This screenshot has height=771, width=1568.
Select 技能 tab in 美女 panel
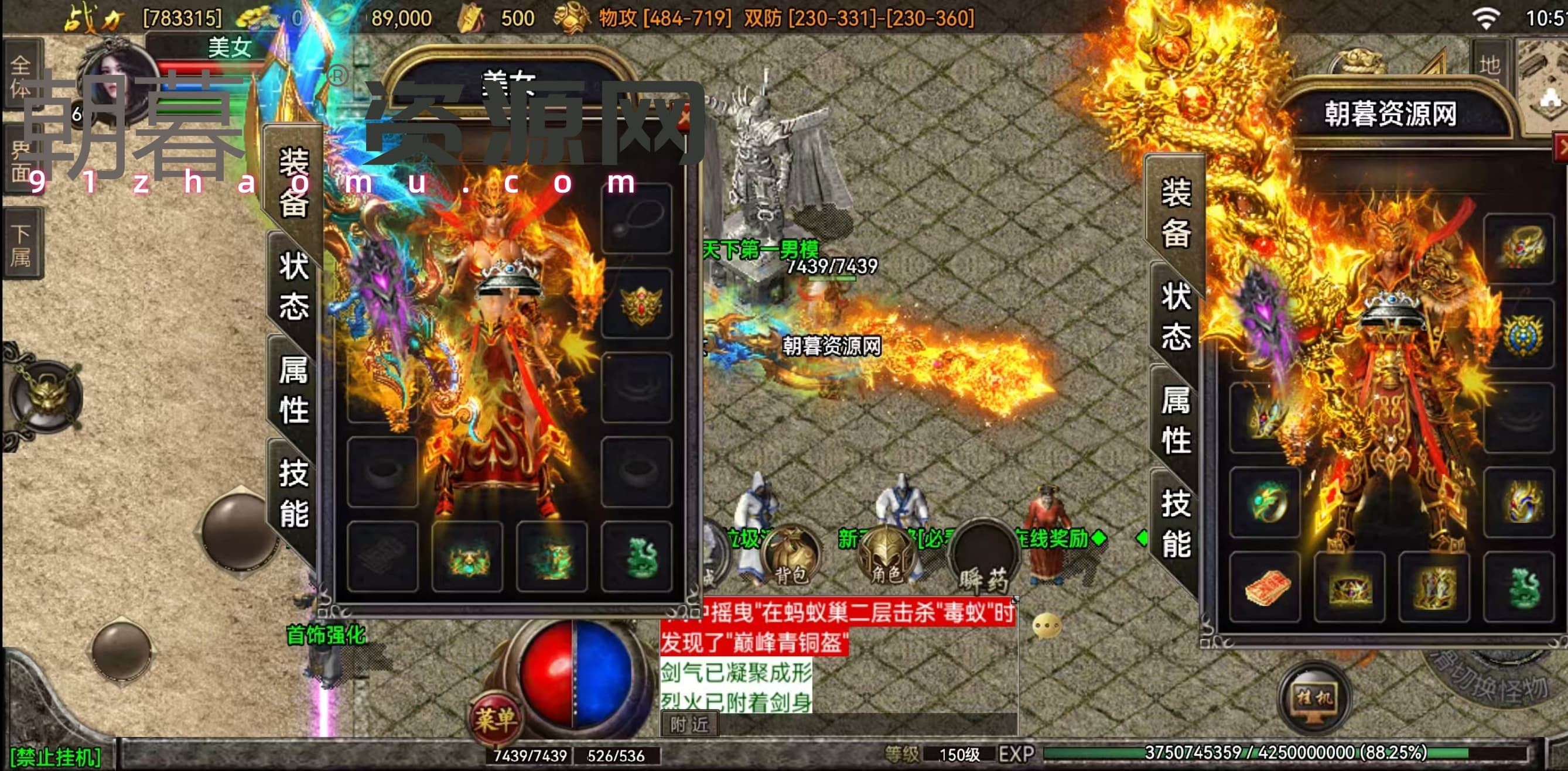[x=293, y=493]
